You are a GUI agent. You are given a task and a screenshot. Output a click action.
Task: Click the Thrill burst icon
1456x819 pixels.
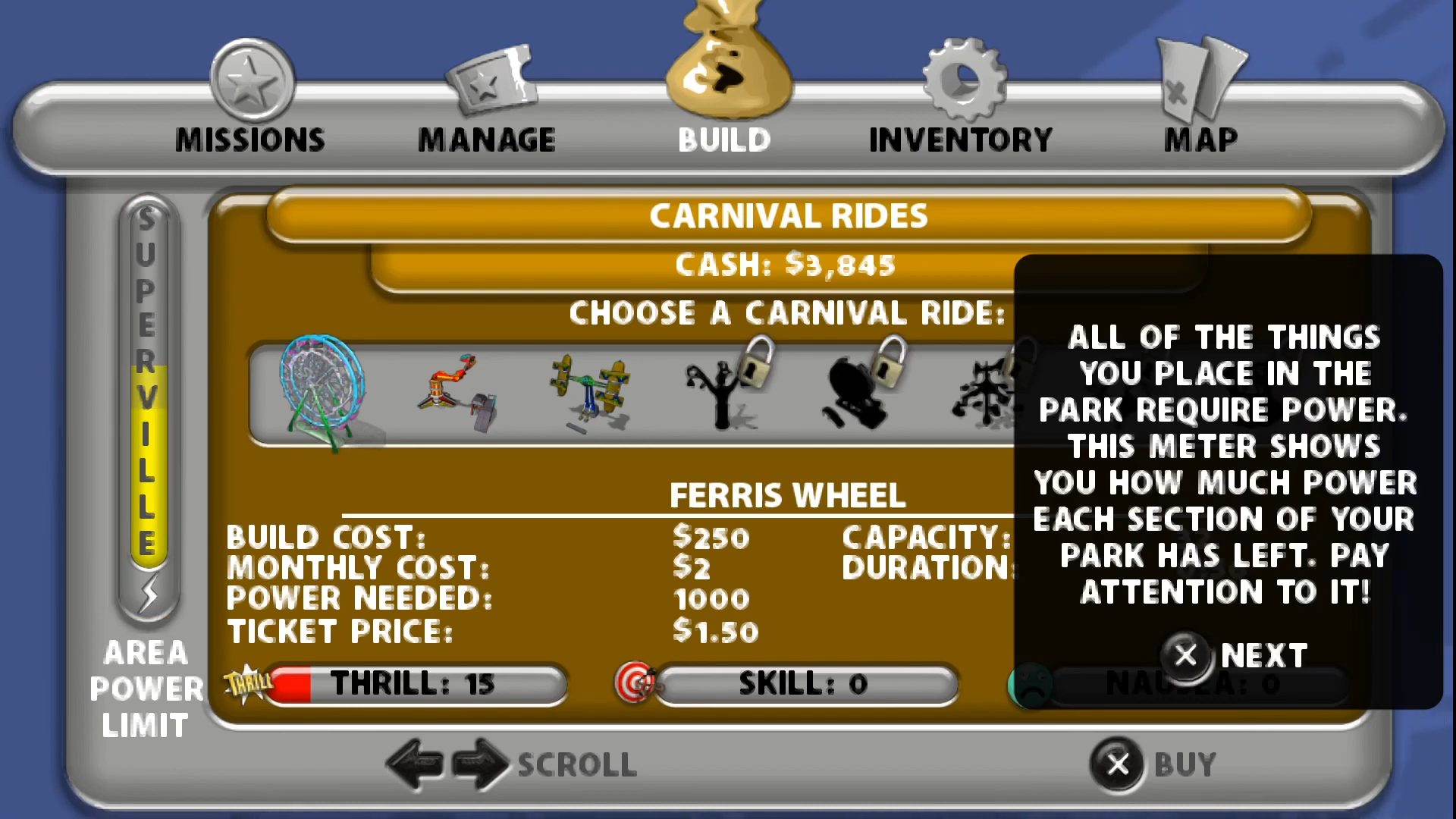[x=246, y=681]
